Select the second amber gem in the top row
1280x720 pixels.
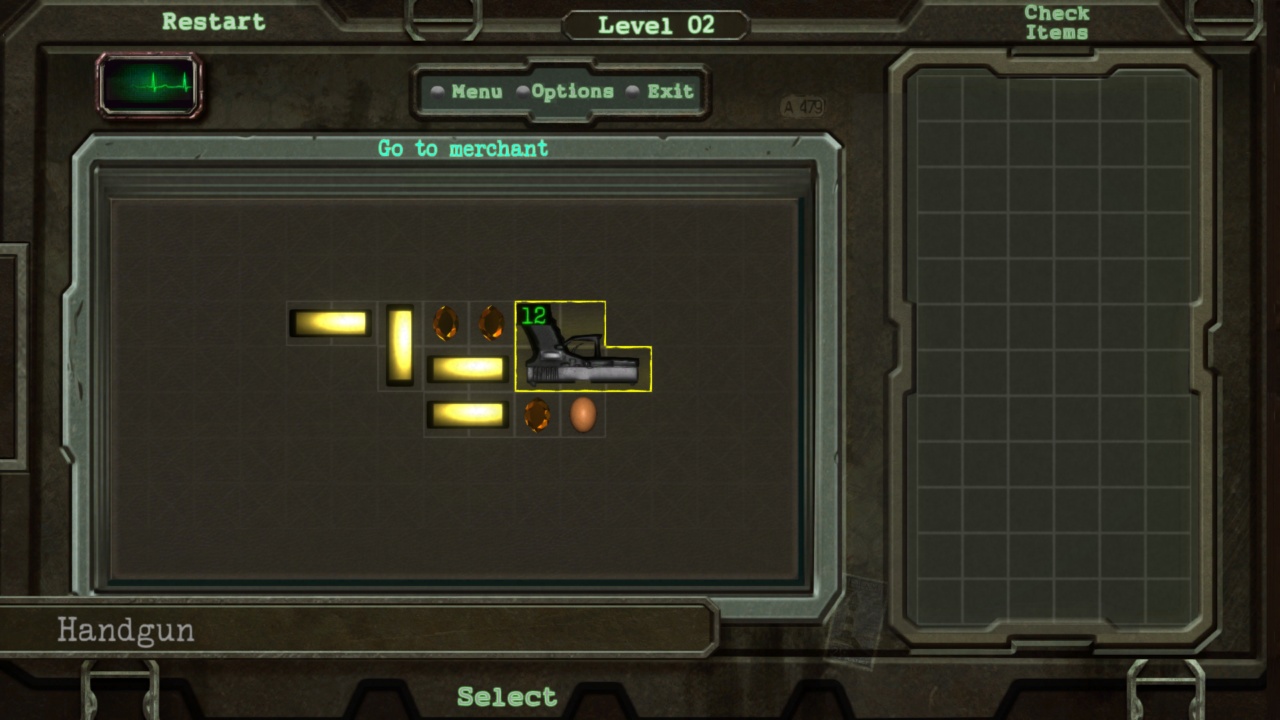point(490,321)
